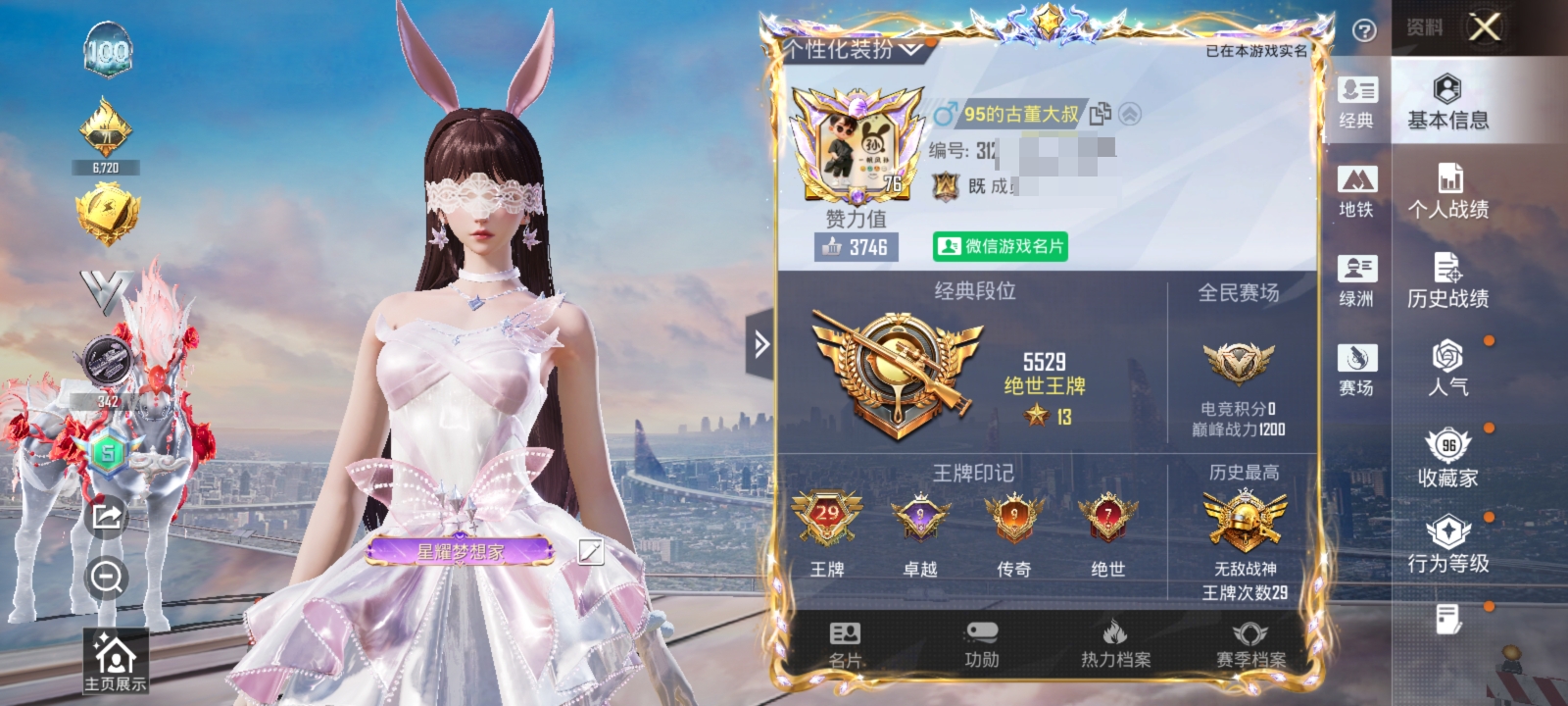Select the 地铁 metro mode icon

[x=1357, y=191]
